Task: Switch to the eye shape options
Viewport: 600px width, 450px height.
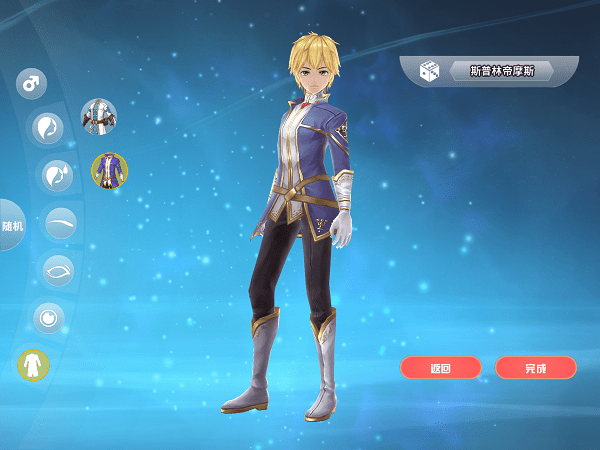Action: 57,270
